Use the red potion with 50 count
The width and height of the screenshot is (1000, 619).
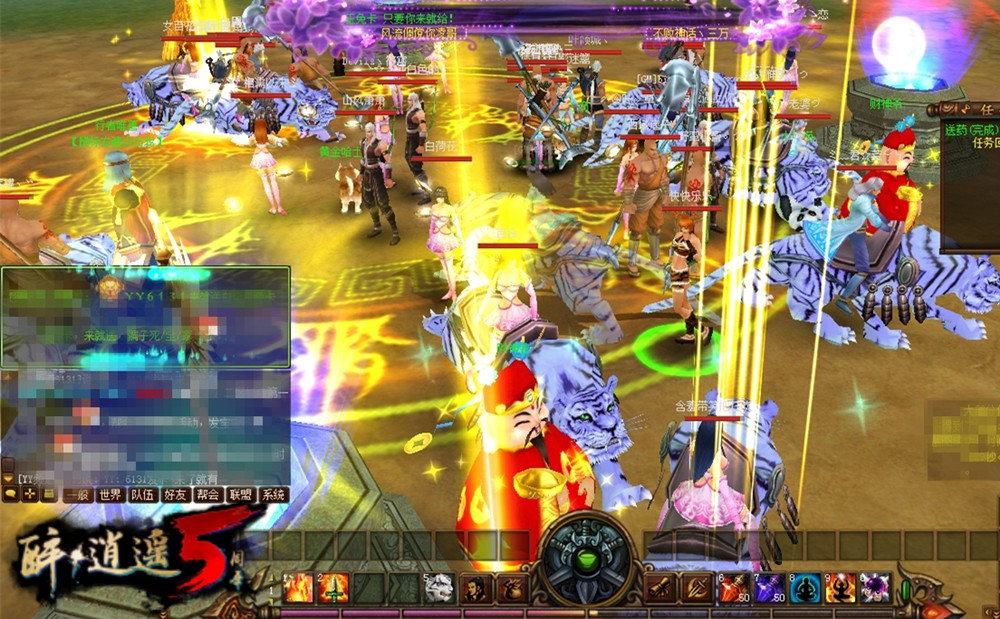(733, 588)
